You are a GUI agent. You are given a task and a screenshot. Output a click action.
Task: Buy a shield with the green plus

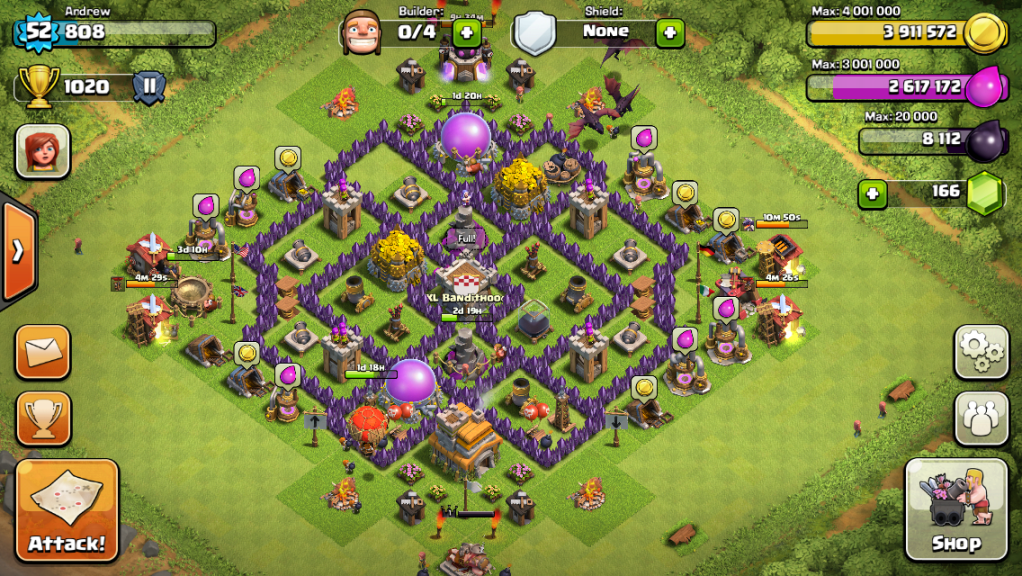point(669,32)
